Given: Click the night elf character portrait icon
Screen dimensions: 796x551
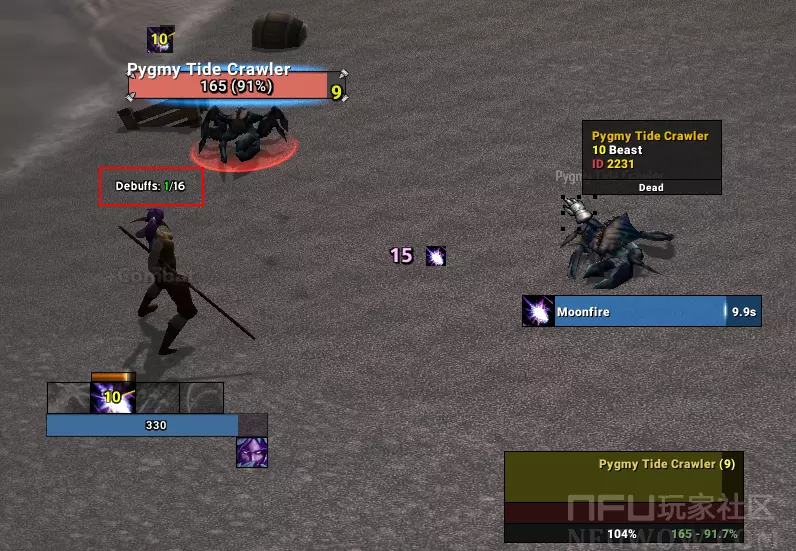Looking at the screenshot, I should (x=252, y=453).
